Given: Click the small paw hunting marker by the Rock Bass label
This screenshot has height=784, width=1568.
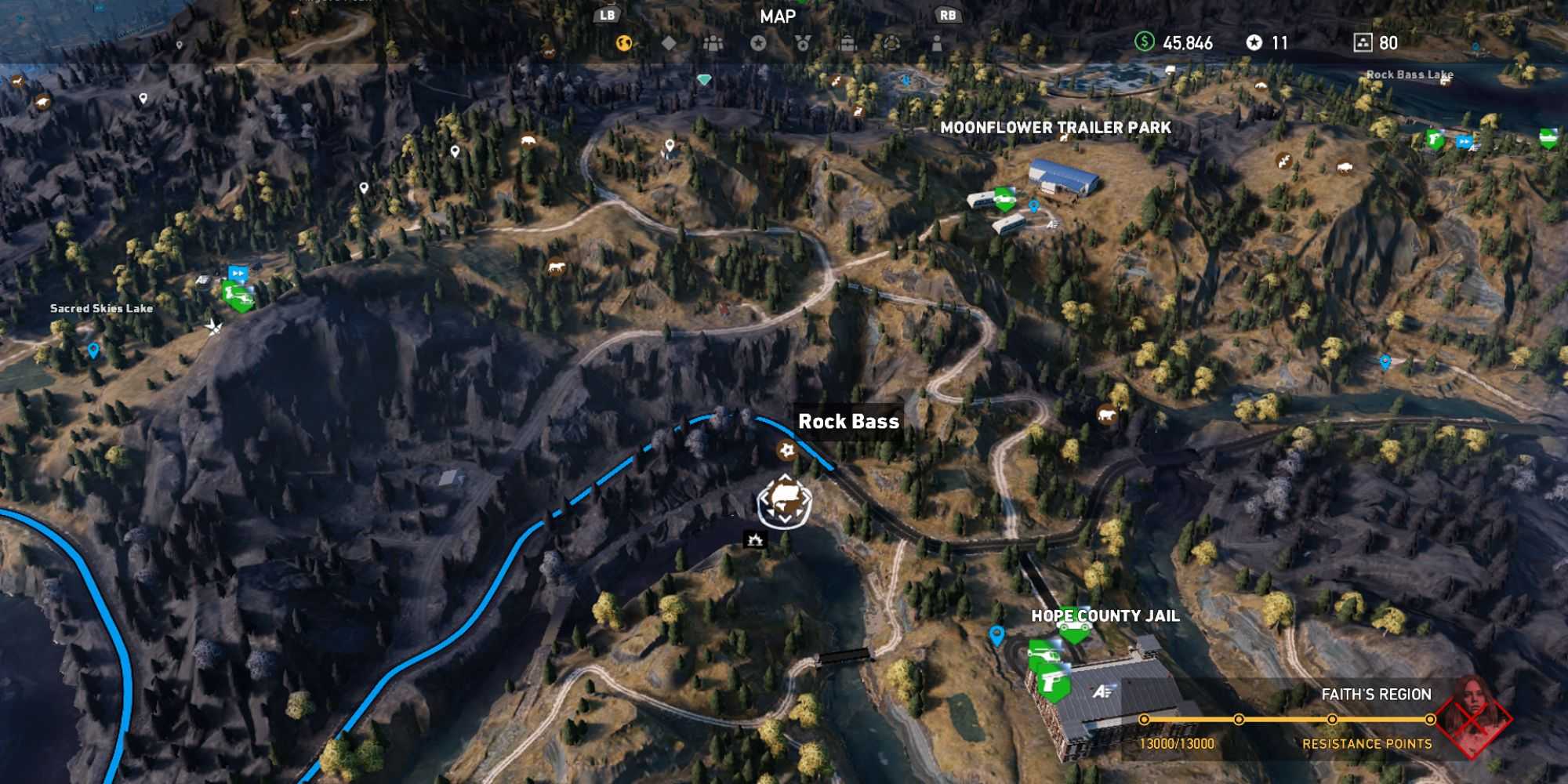Looking at the screenshot, I should [x=786, y=450].
